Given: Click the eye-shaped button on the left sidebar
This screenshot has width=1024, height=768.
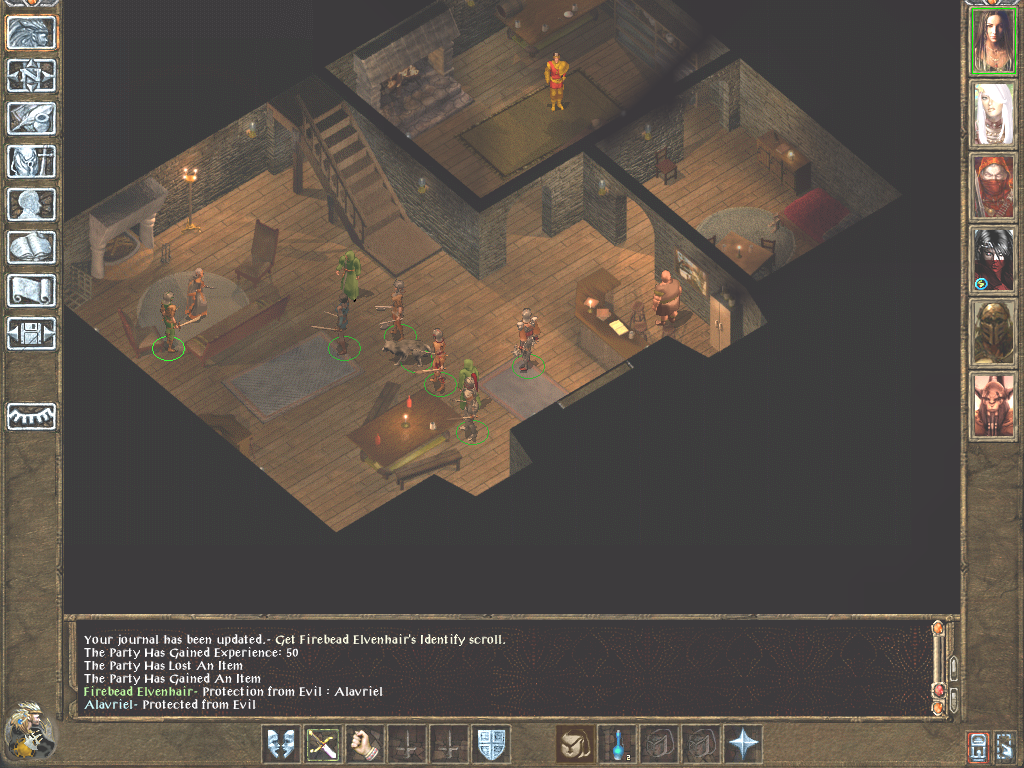Looking at the screenshot, I should click(x=32, y=416).
